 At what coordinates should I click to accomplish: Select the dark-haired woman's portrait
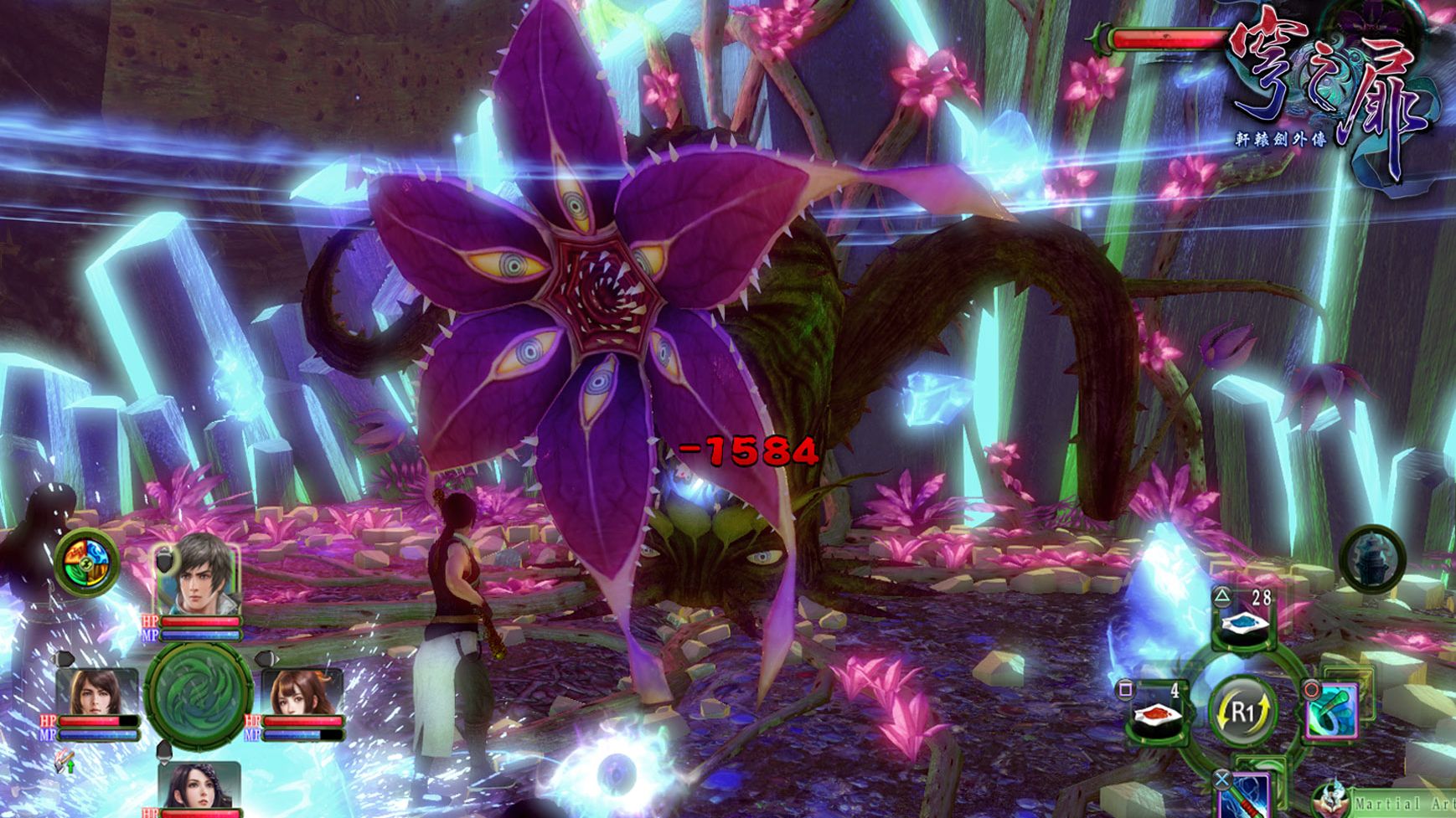coord(198,787)
